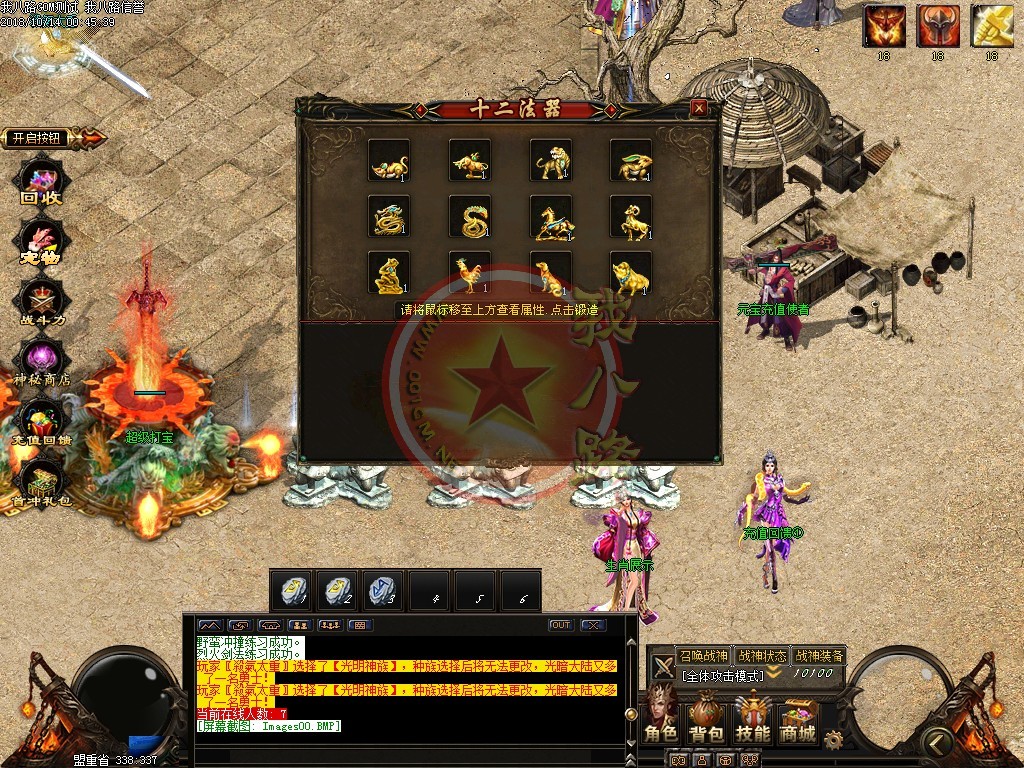The height and width of the screenshot is (768, 1024).
Task: Click the golden rooster artifact
Action: coord(470,272)
